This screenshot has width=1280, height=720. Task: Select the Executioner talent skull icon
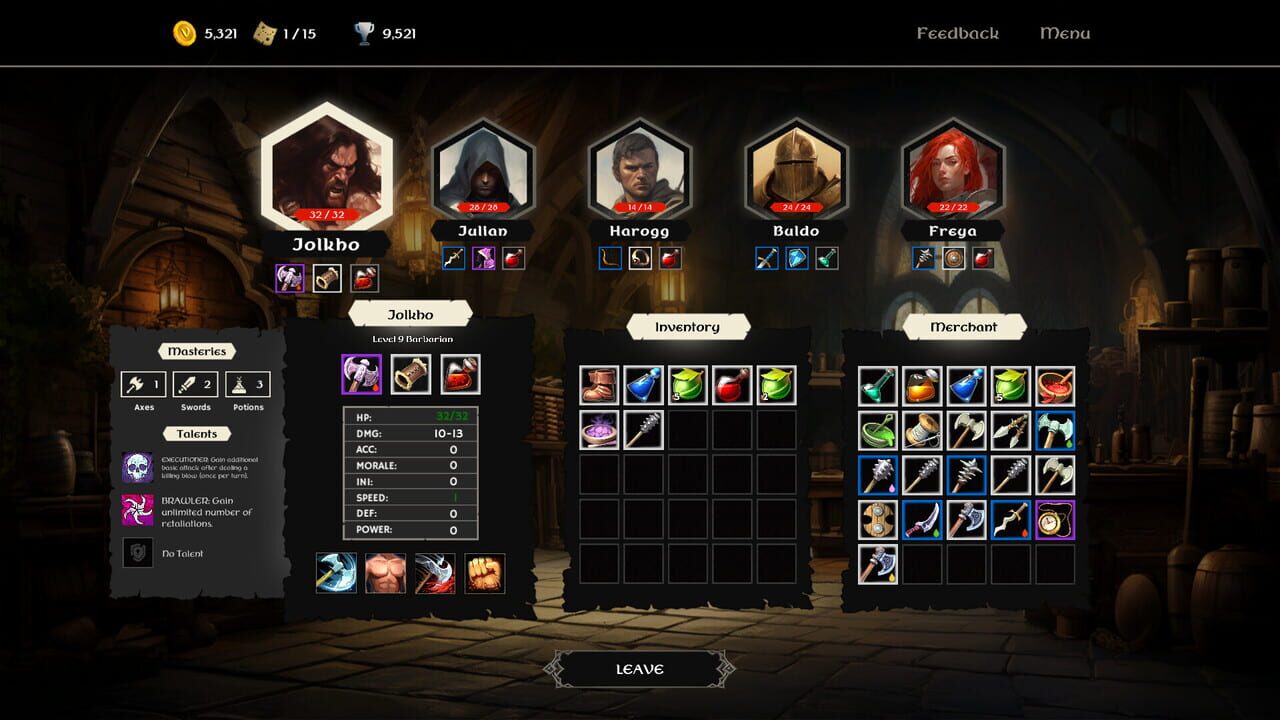coord(137,466)
